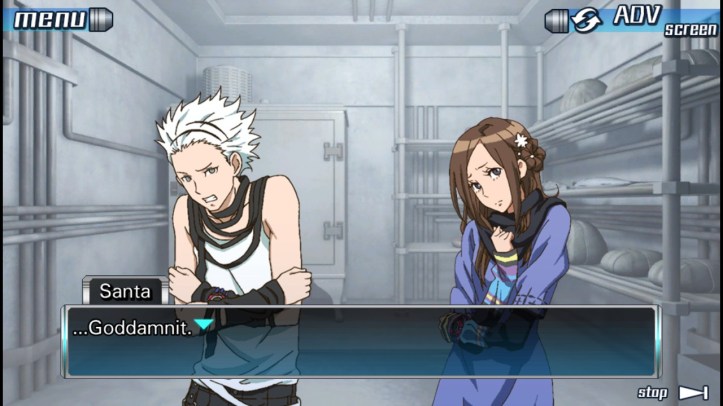
Task: Switch to the ADV screen mode
Action: tap(633, 19)
